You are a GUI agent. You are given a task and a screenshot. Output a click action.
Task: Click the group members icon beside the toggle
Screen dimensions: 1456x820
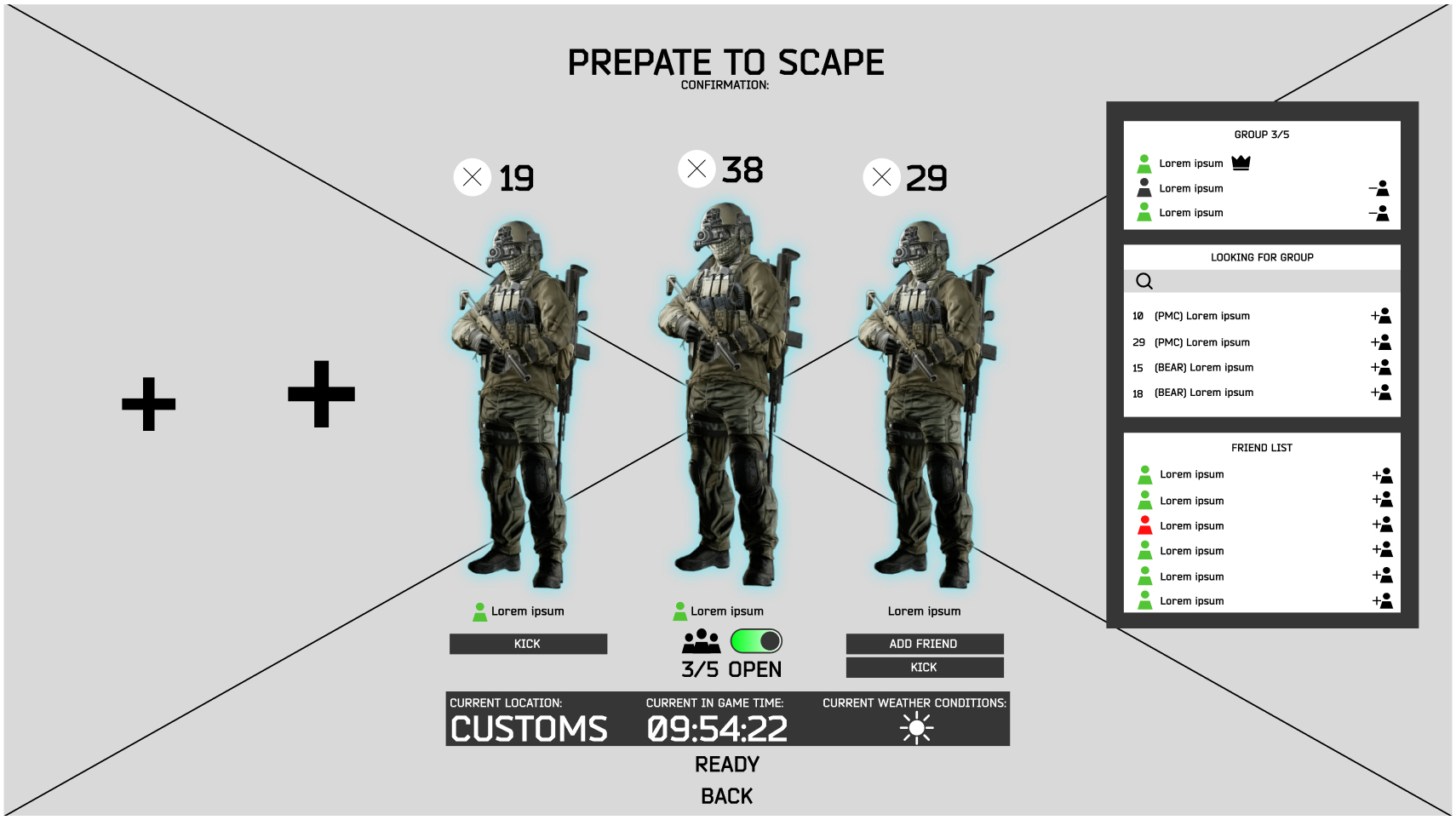[700, 641]
